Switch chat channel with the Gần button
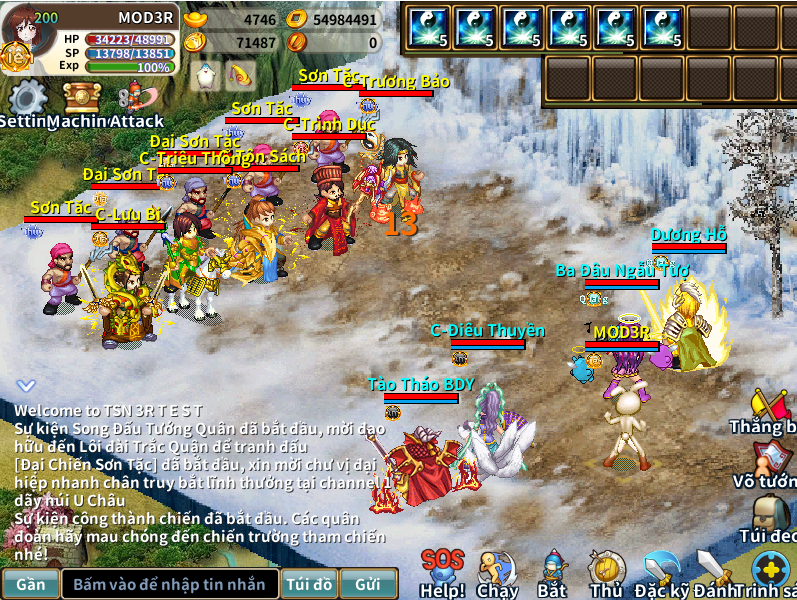 click(x=30, y=584)
